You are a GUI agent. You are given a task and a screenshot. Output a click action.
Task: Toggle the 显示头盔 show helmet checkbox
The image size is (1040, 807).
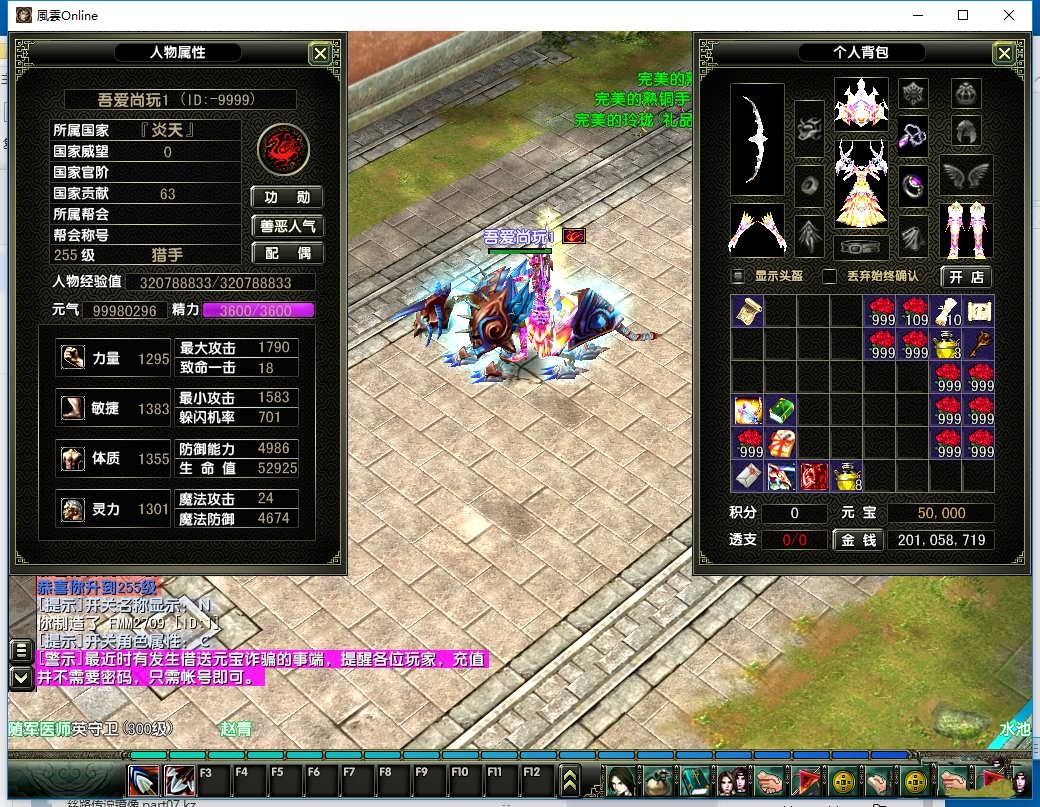click(739, 276)
